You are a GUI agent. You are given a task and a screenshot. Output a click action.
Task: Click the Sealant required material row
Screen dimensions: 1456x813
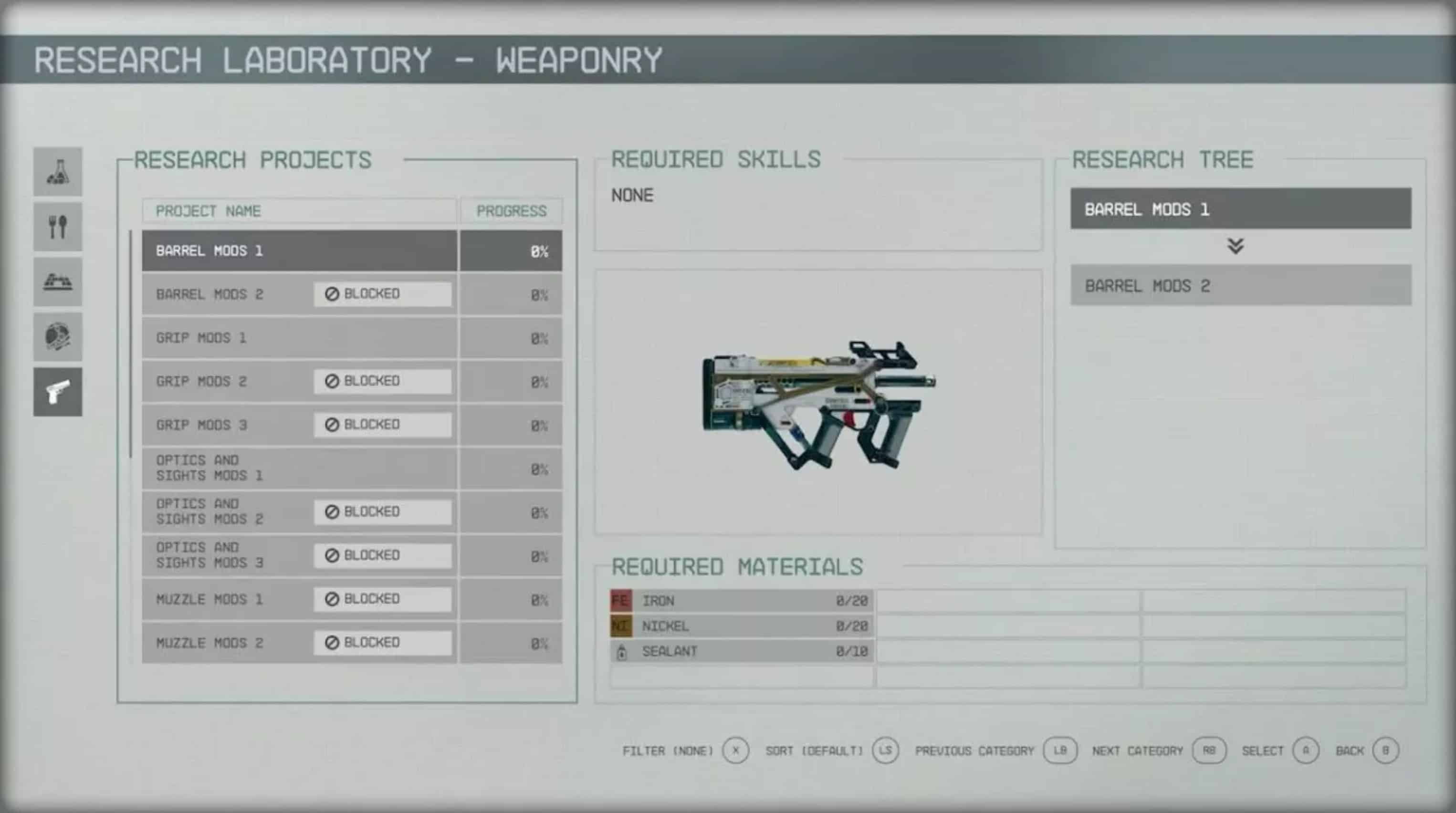click(x=741, y=651)
